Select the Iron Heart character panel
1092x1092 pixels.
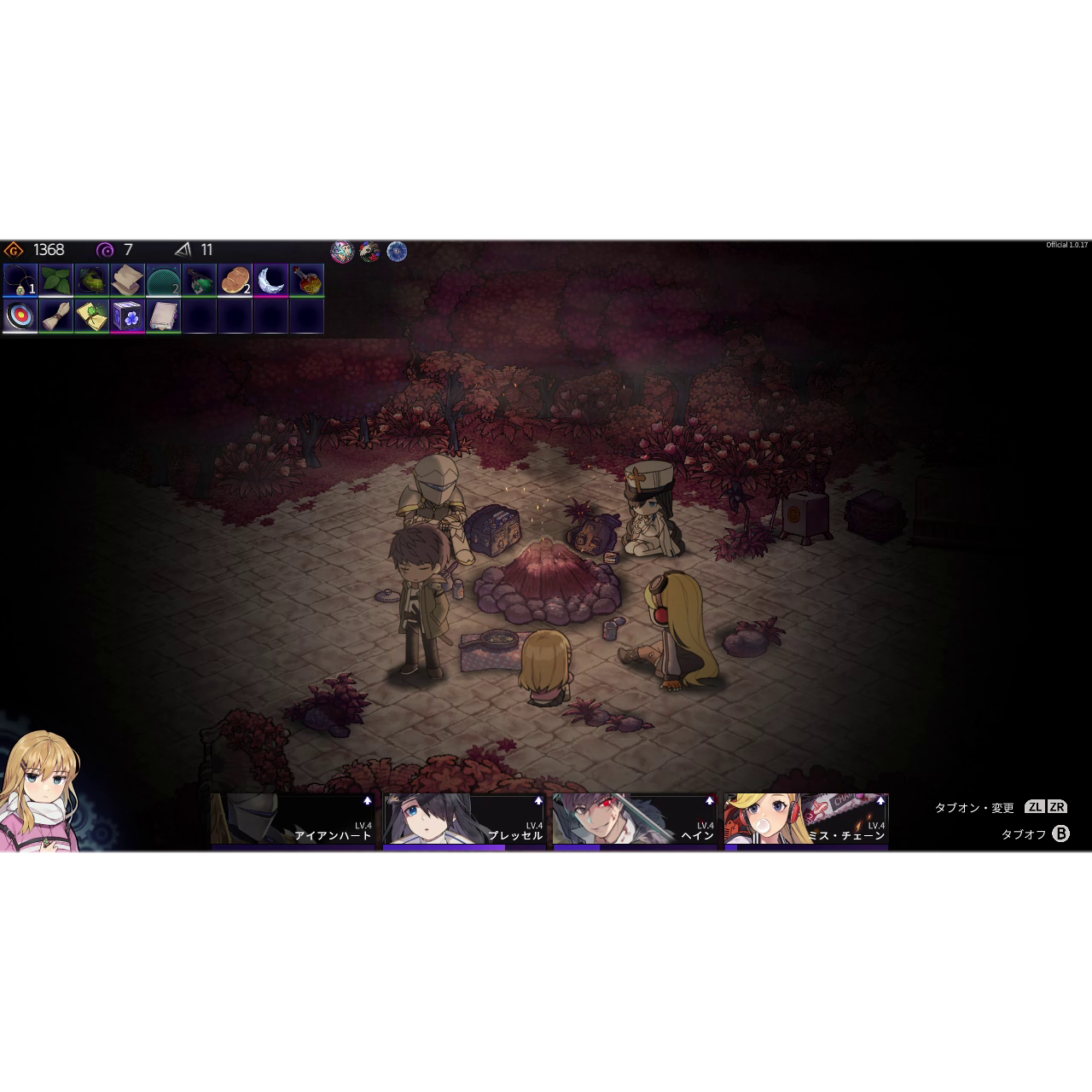[292, 819]
